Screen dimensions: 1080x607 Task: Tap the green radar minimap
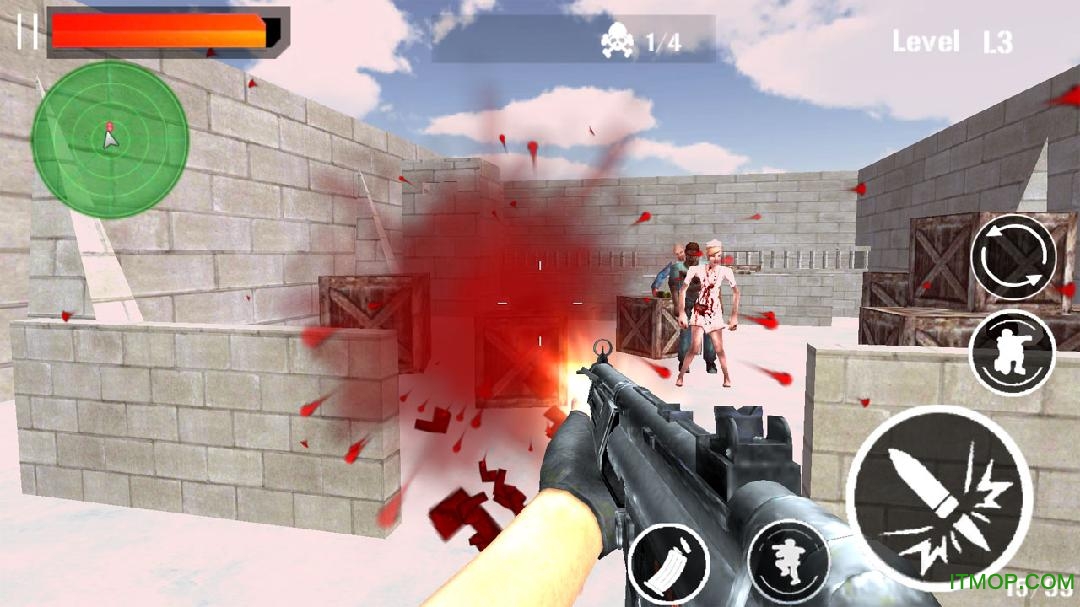coord(110,139)
